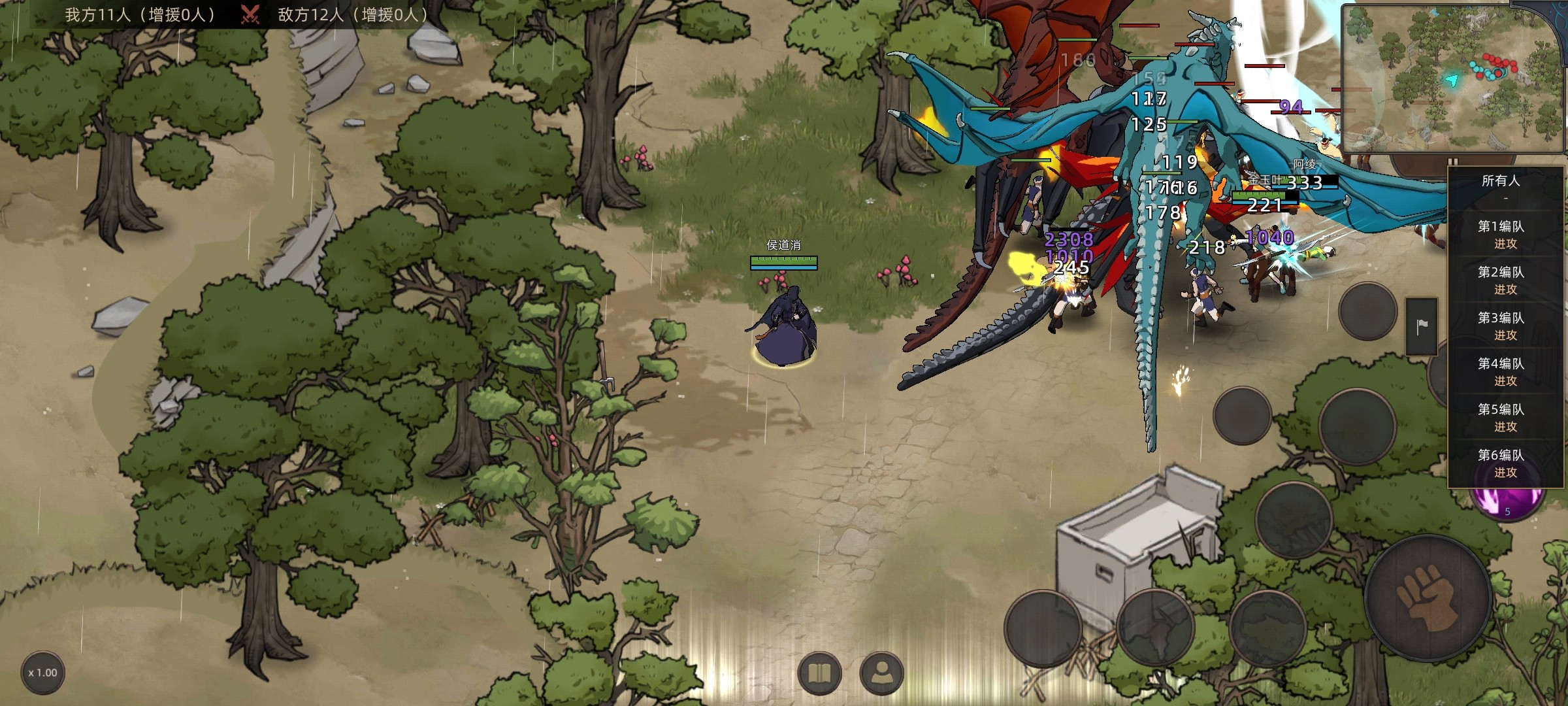Viewport: 1568px width, 706px height.
Task: Click the battlefield minimap
Action: 1449,77
